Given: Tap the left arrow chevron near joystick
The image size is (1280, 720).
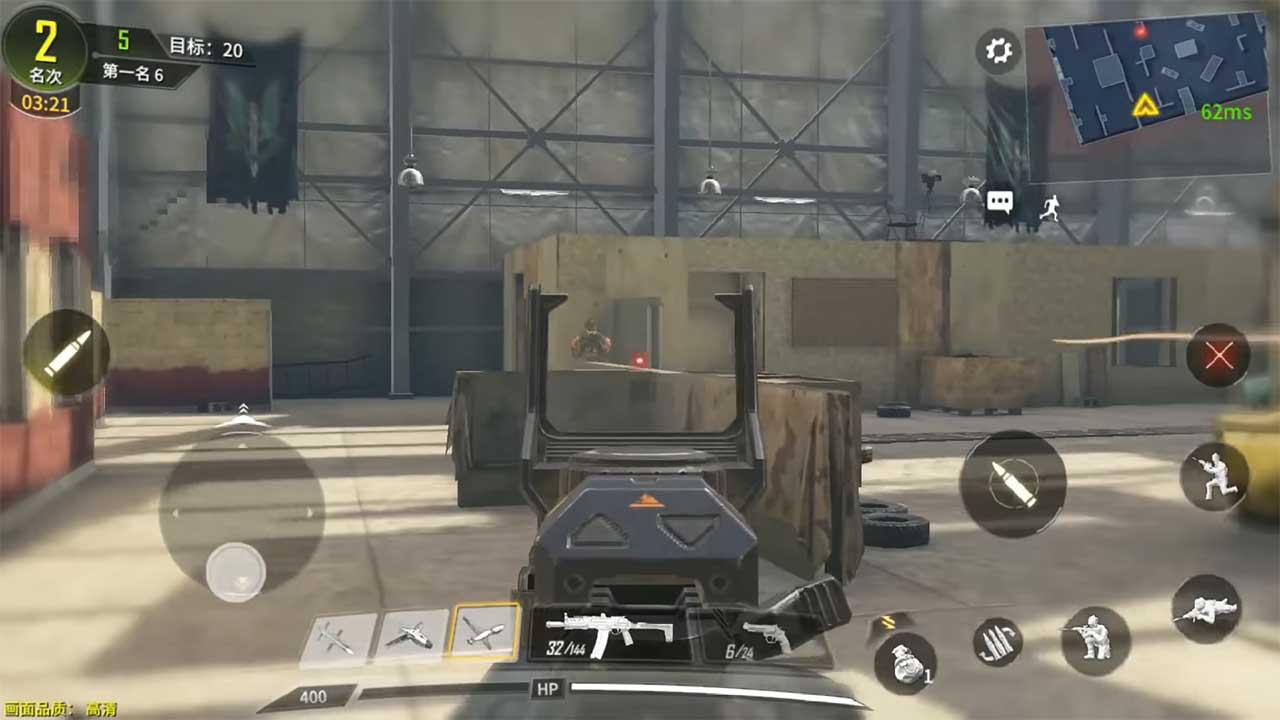Looking at the screenshot, I should [x=178, y=512].
